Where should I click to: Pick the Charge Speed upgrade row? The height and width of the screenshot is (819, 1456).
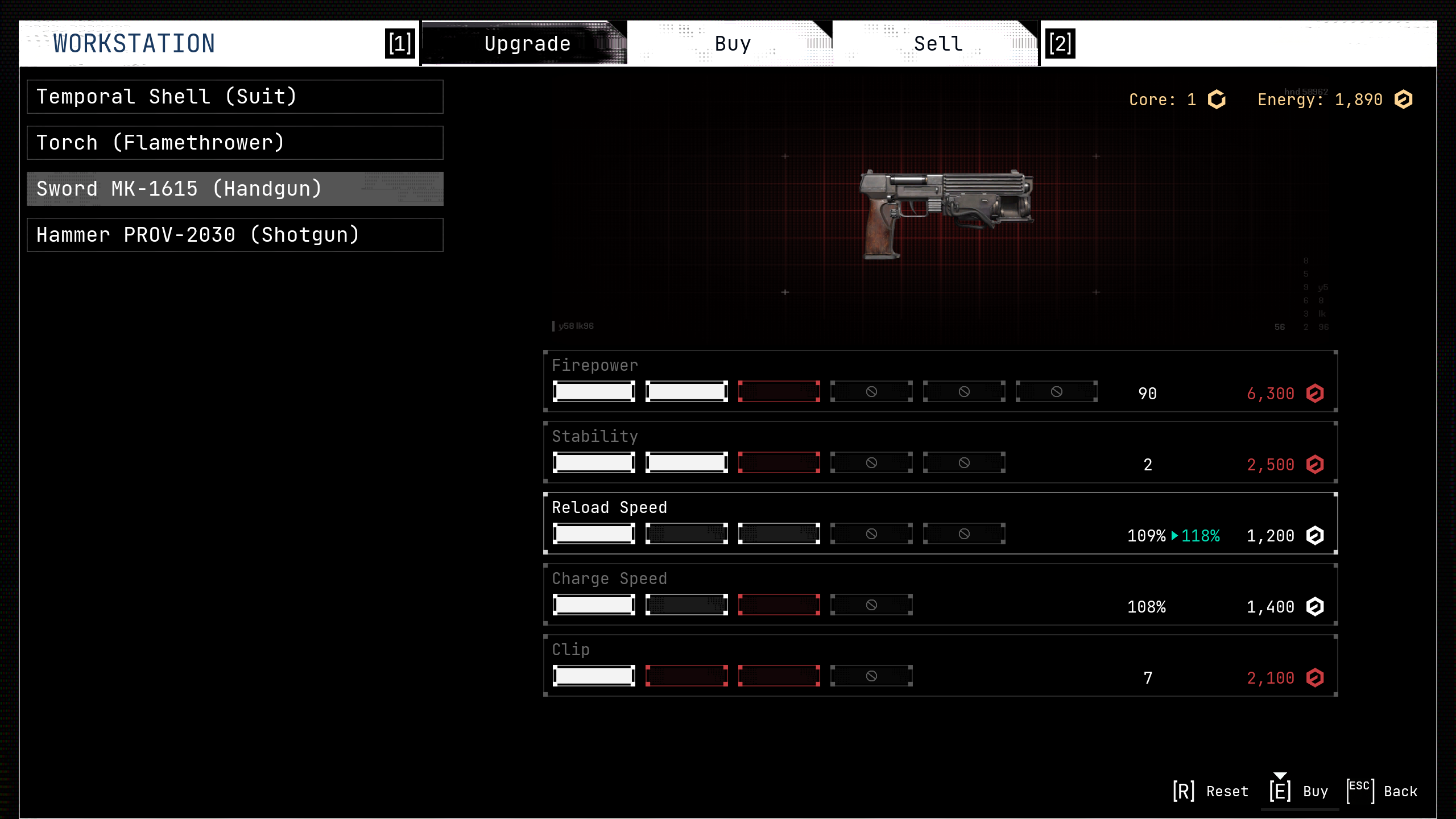[x=940, y=594]
